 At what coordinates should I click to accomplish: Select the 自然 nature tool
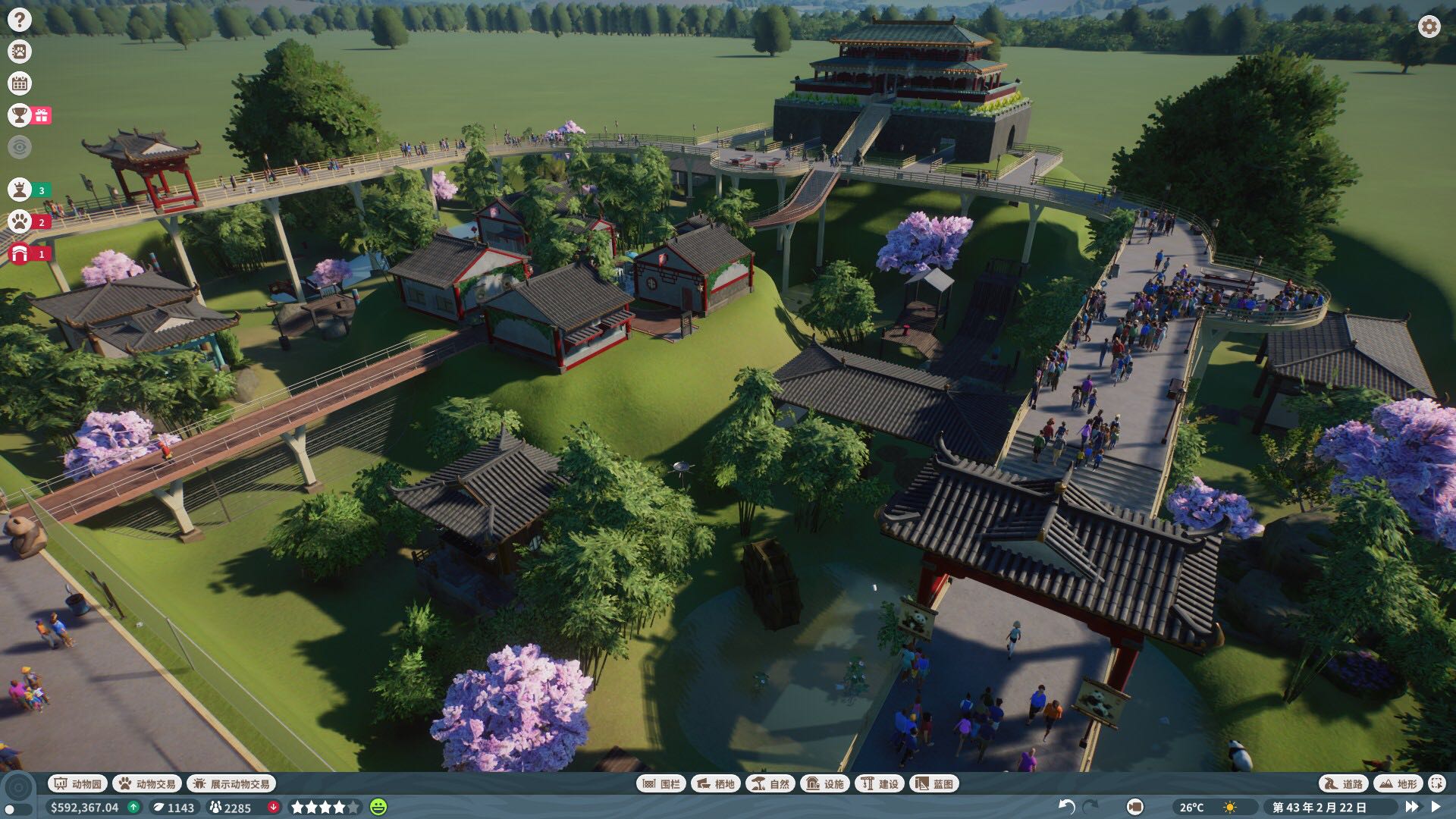pyautogui.click(x=770, y=783)
